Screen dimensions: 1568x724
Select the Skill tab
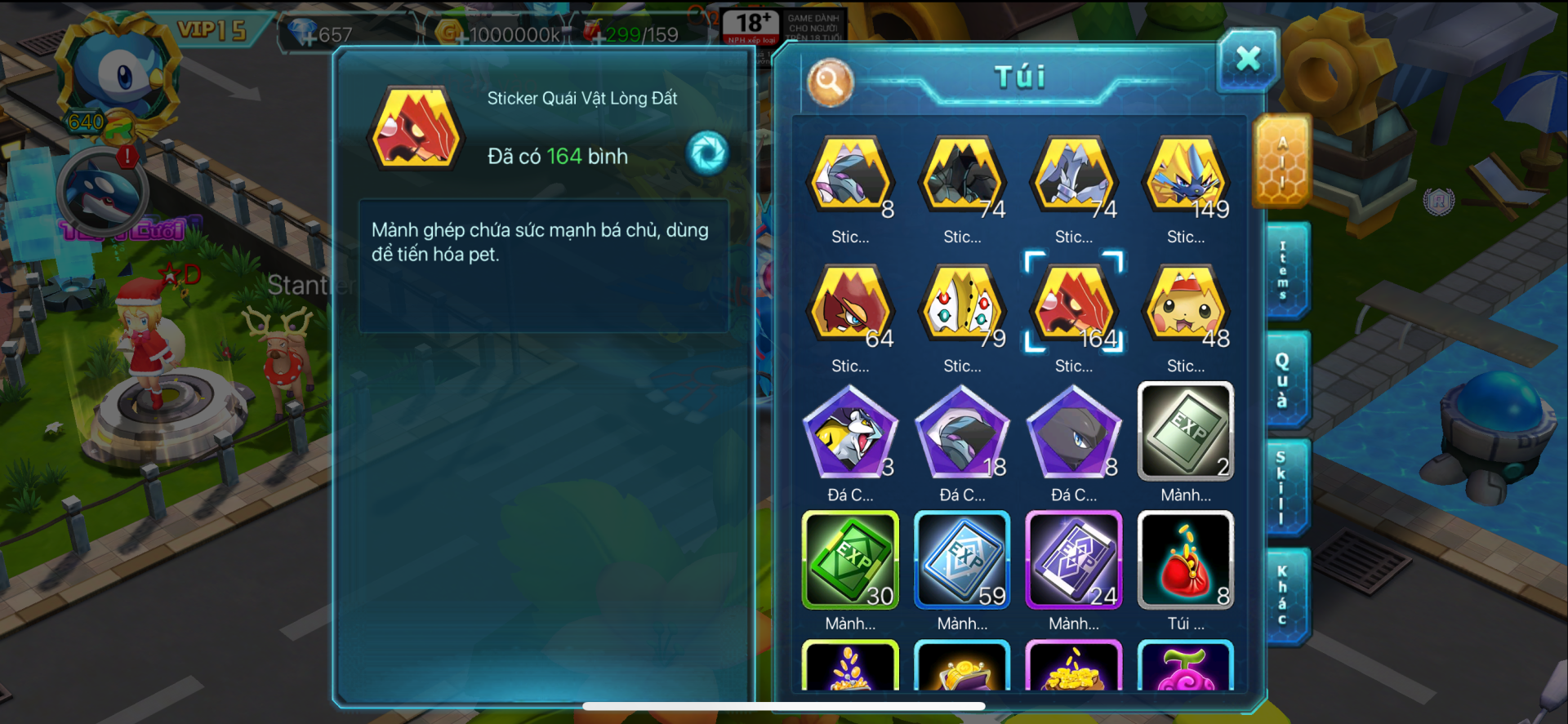tap(1282, 487)
